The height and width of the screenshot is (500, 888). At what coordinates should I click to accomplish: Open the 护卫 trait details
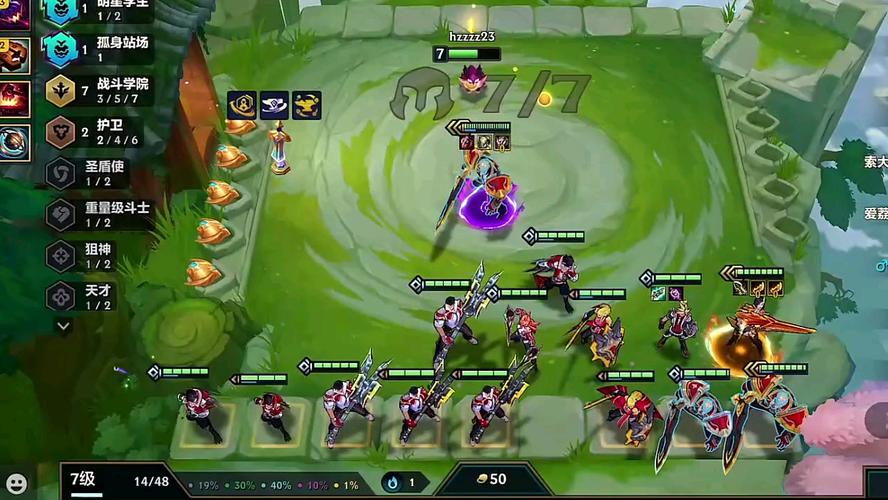97,132
